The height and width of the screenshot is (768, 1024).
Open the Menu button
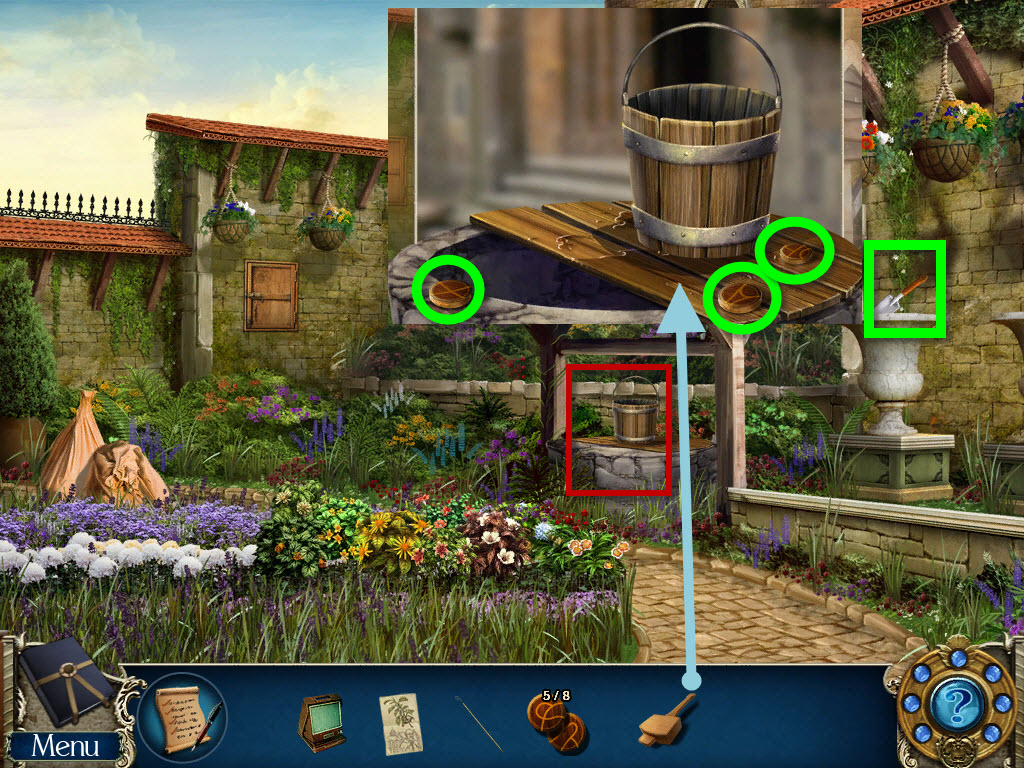point(65,745)
